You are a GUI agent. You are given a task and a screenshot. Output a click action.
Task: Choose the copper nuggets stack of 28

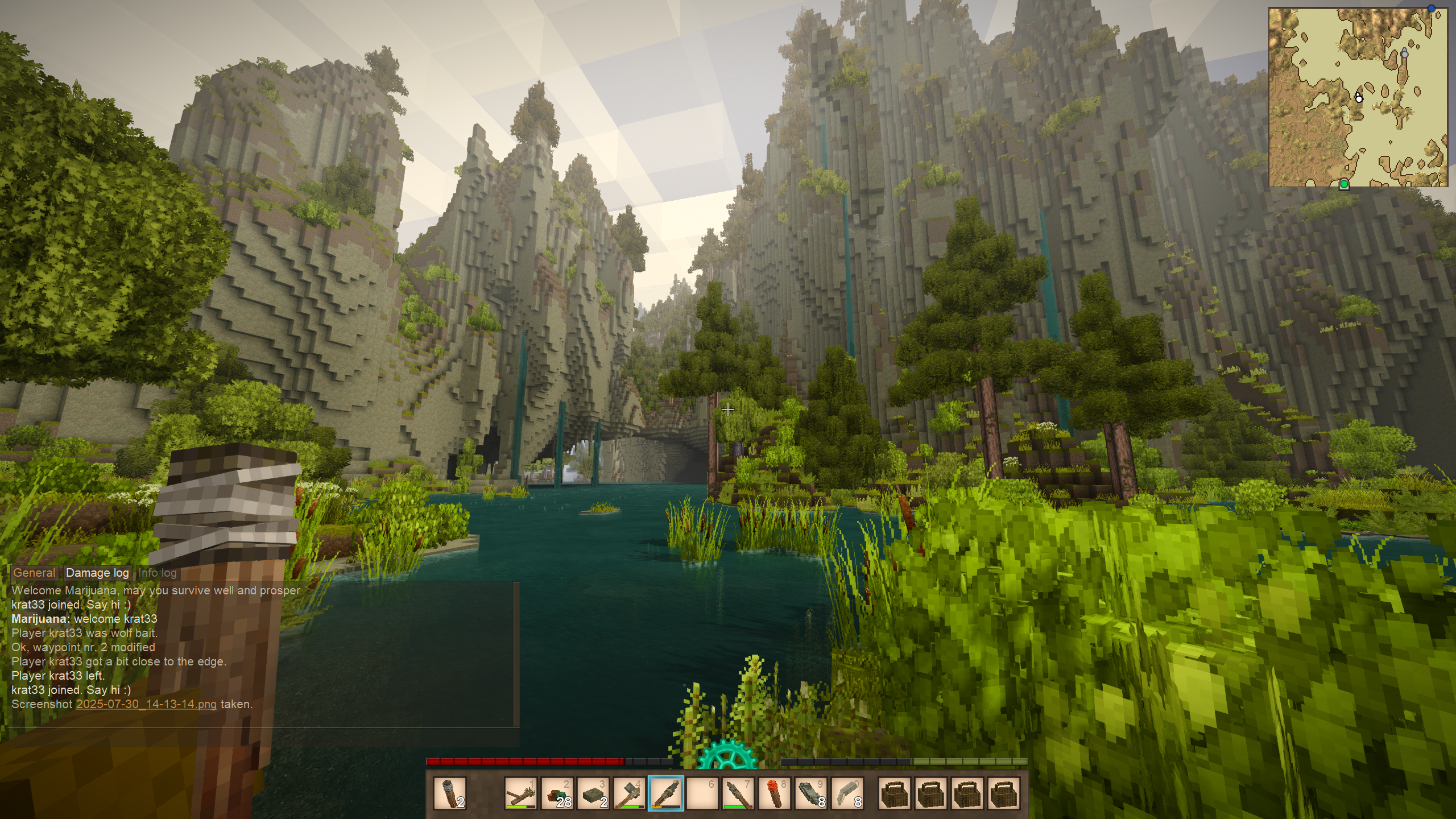tap(557, 793)
